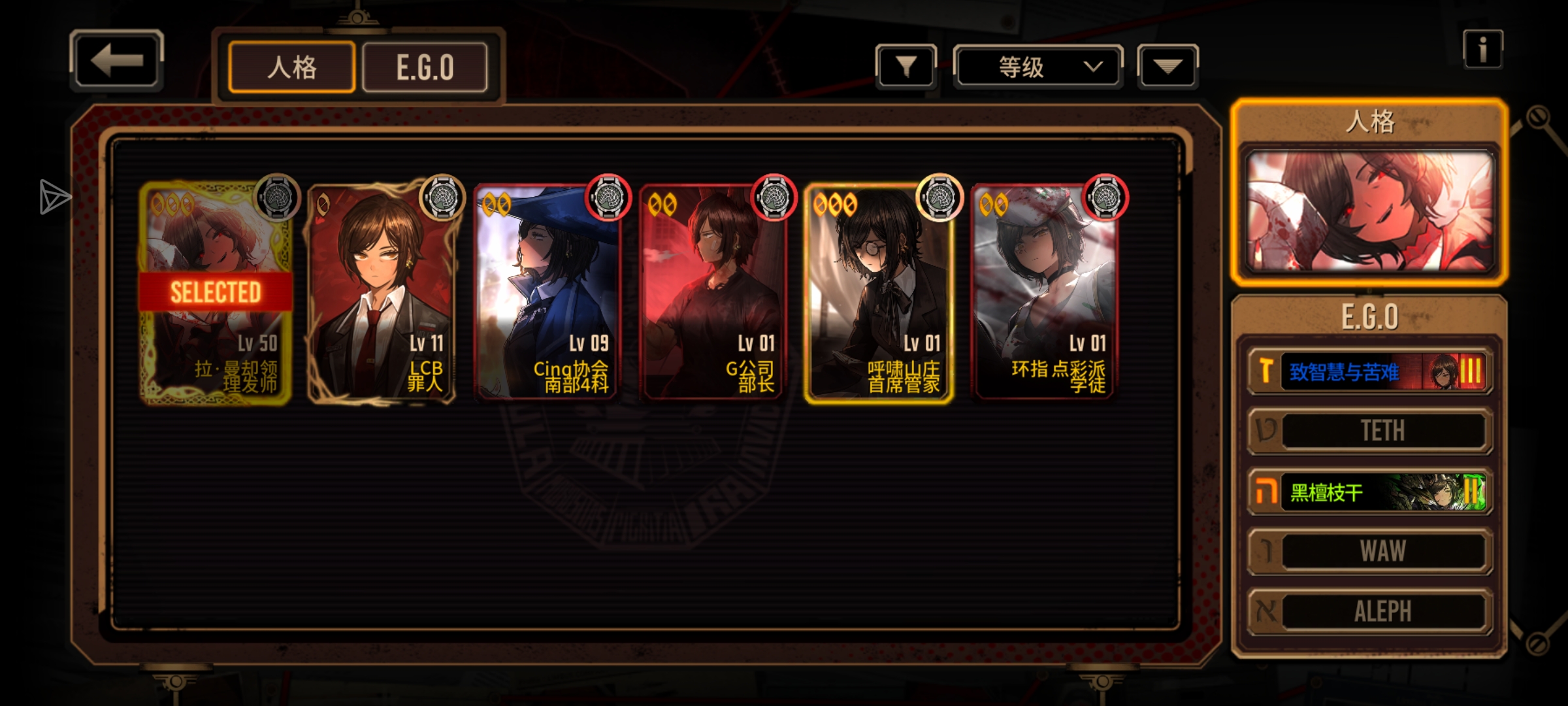Click the paper plane icon at left edge
The image size is (1568, 706).
pos(54,196)
